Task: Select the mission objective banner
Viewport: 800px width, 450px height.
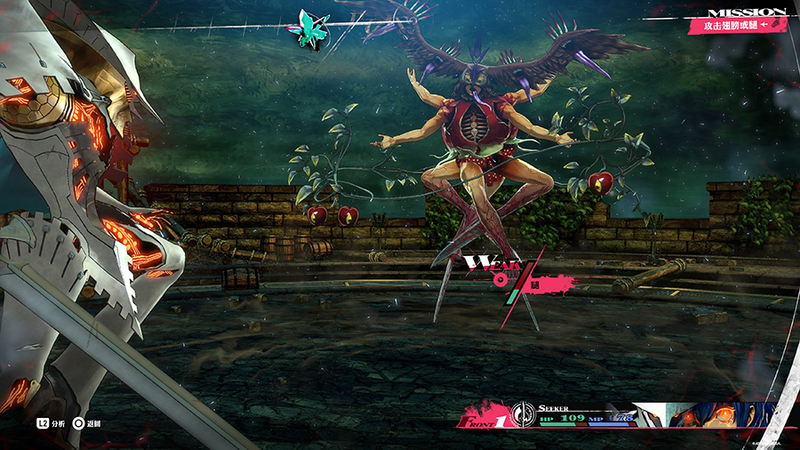Action: (x=737, y=23)
